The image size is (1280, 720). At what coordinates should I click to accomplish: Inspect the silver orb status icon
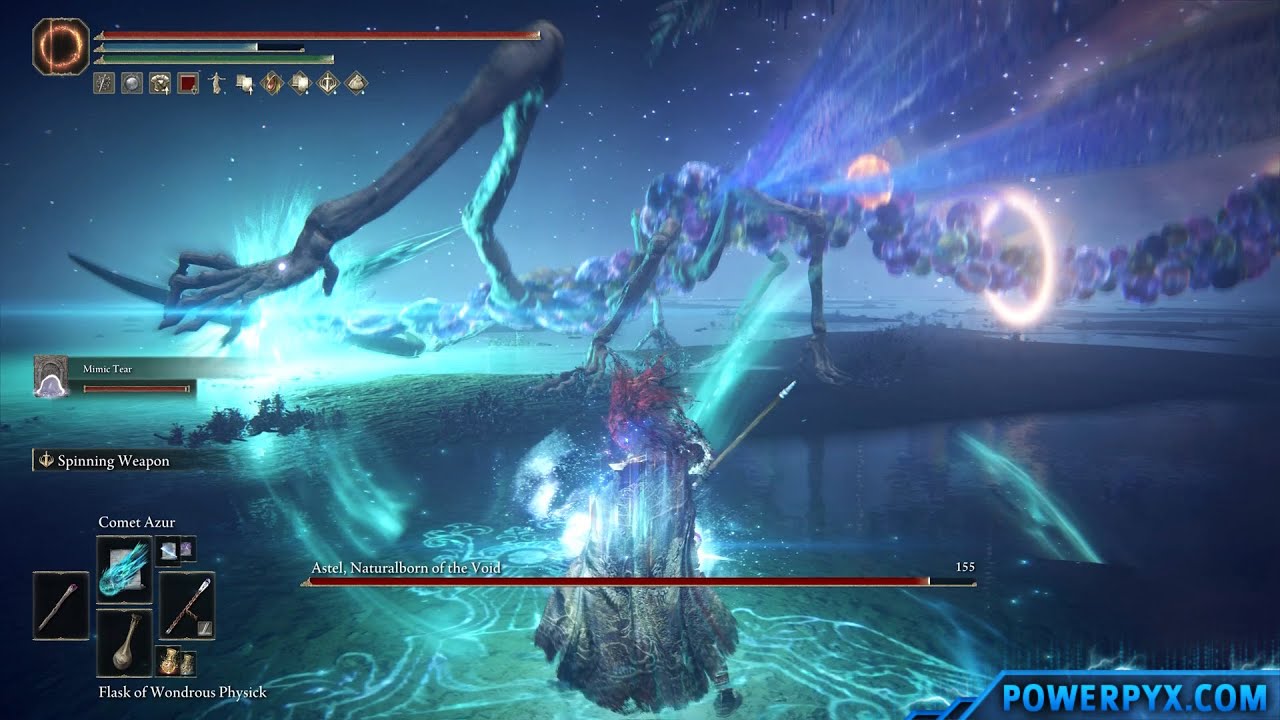point(131,84)
